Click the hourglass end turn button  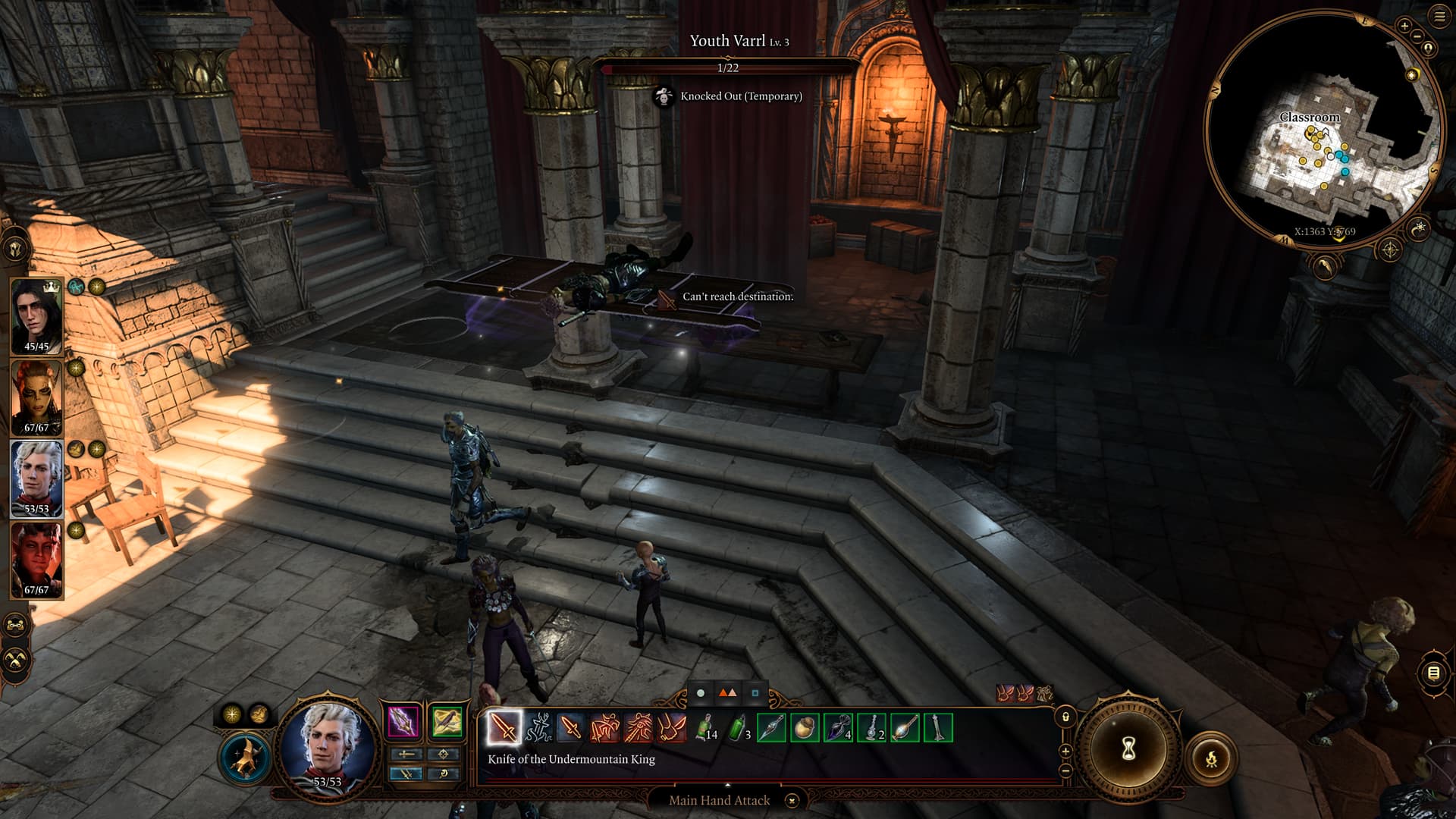click(1128, 751)
